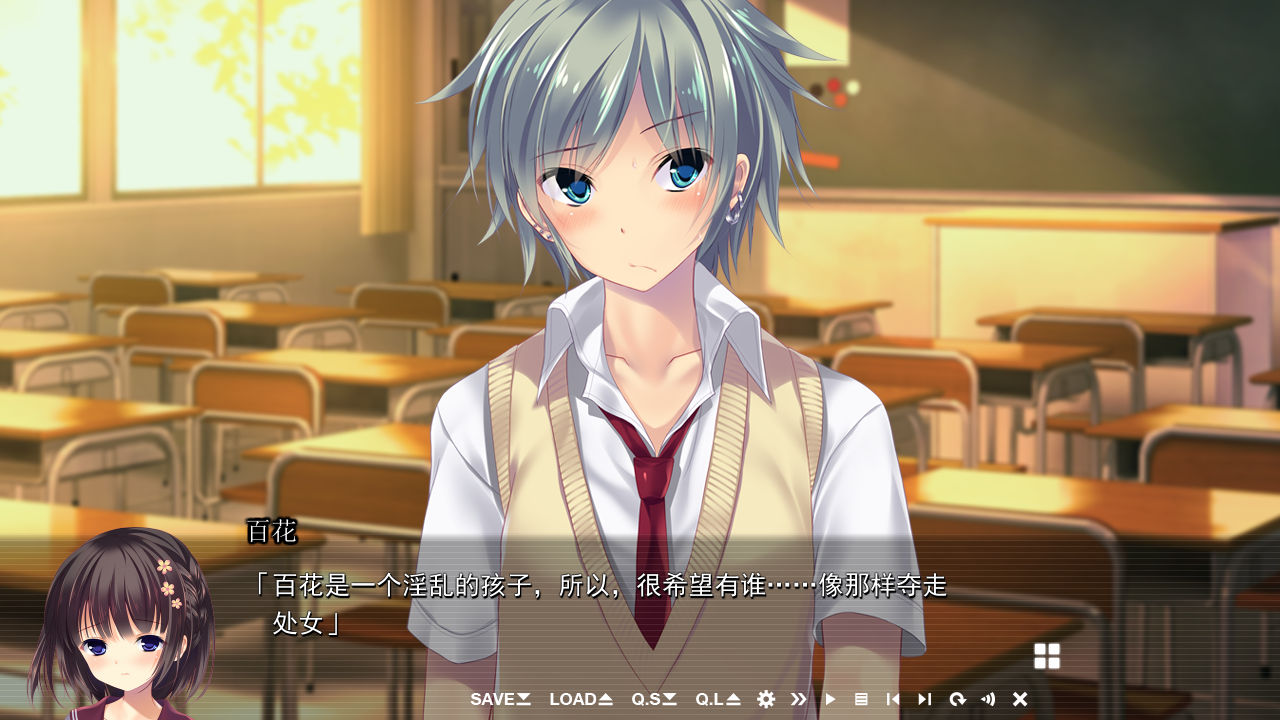Hide the text window with the X

pos(1020,699)
